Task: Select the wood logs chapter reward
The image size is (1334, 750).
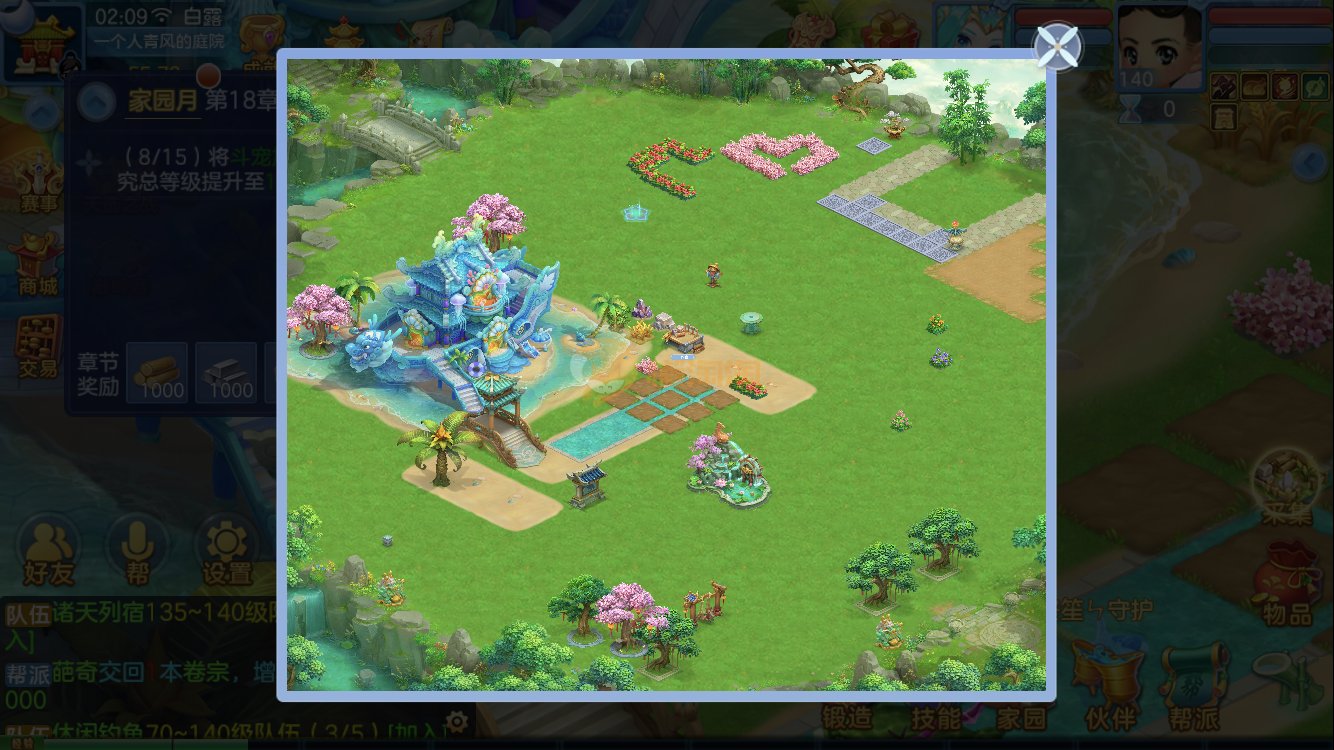Action: [157, 372]
